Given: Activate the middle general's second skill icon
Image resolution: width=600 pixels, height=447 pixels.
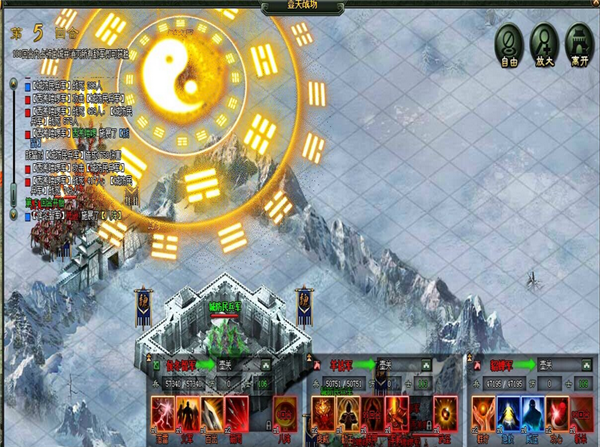Looking at the screenshot, I should [348, 411].
